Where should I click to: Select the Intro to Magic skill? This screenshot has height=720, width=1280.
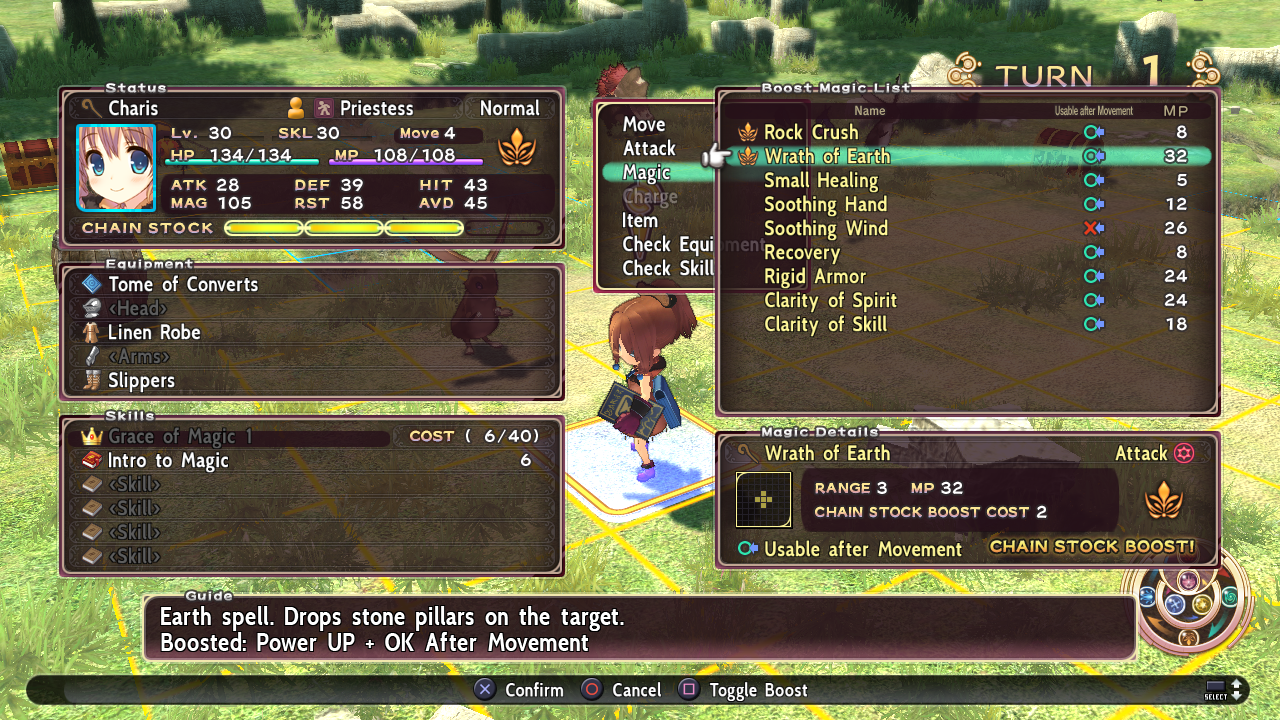[x=168, y=461]
